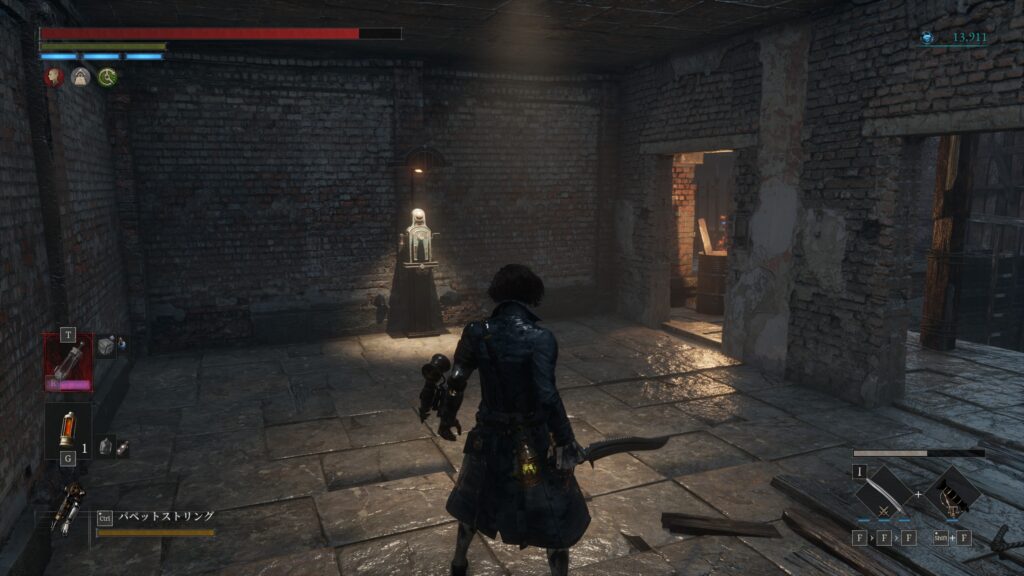Click the green clock status icon
This screenshot has width=1024, height=576.
(108, 76)
